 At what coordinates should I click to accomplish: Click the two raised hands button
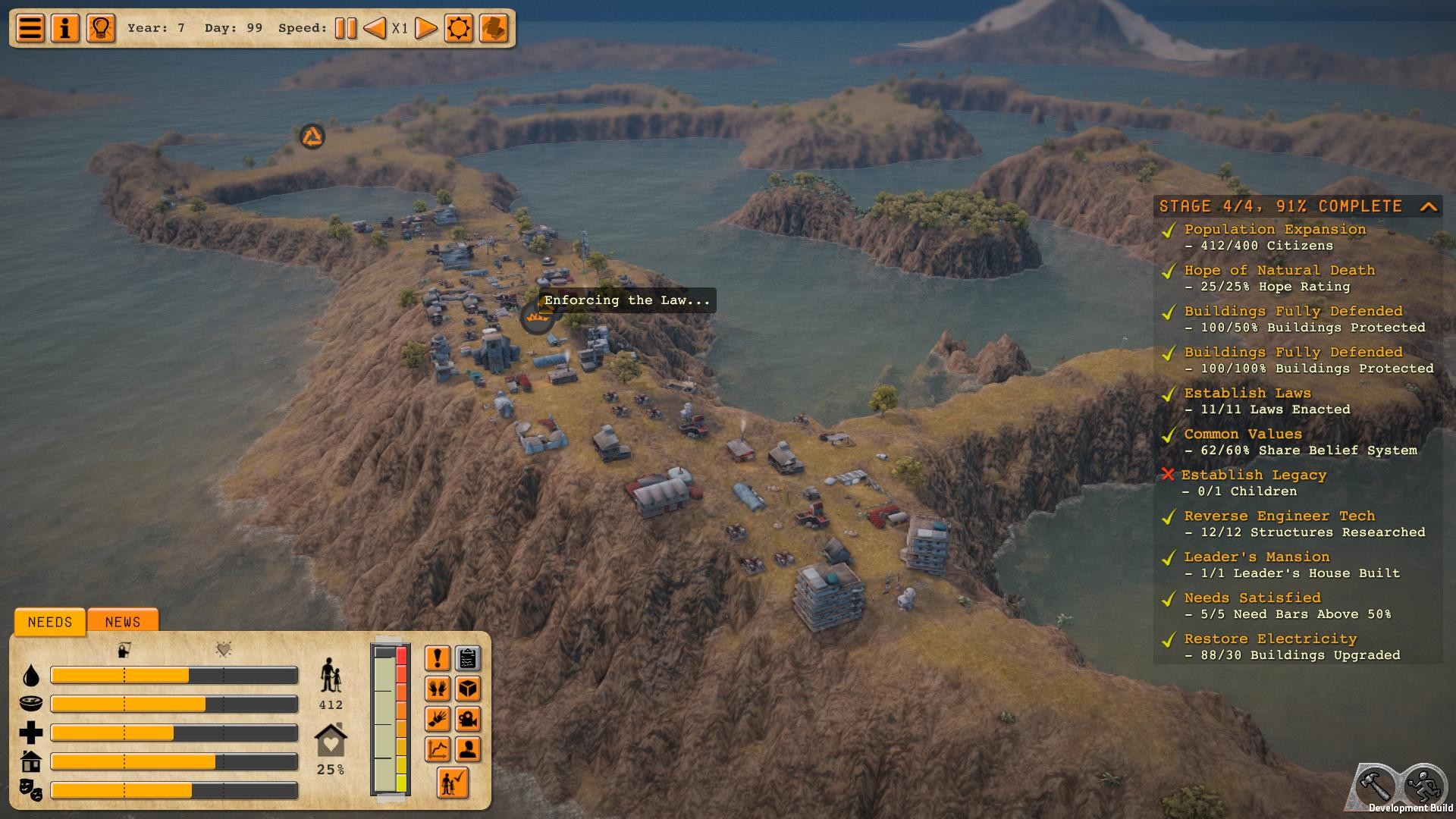(438, 689)
